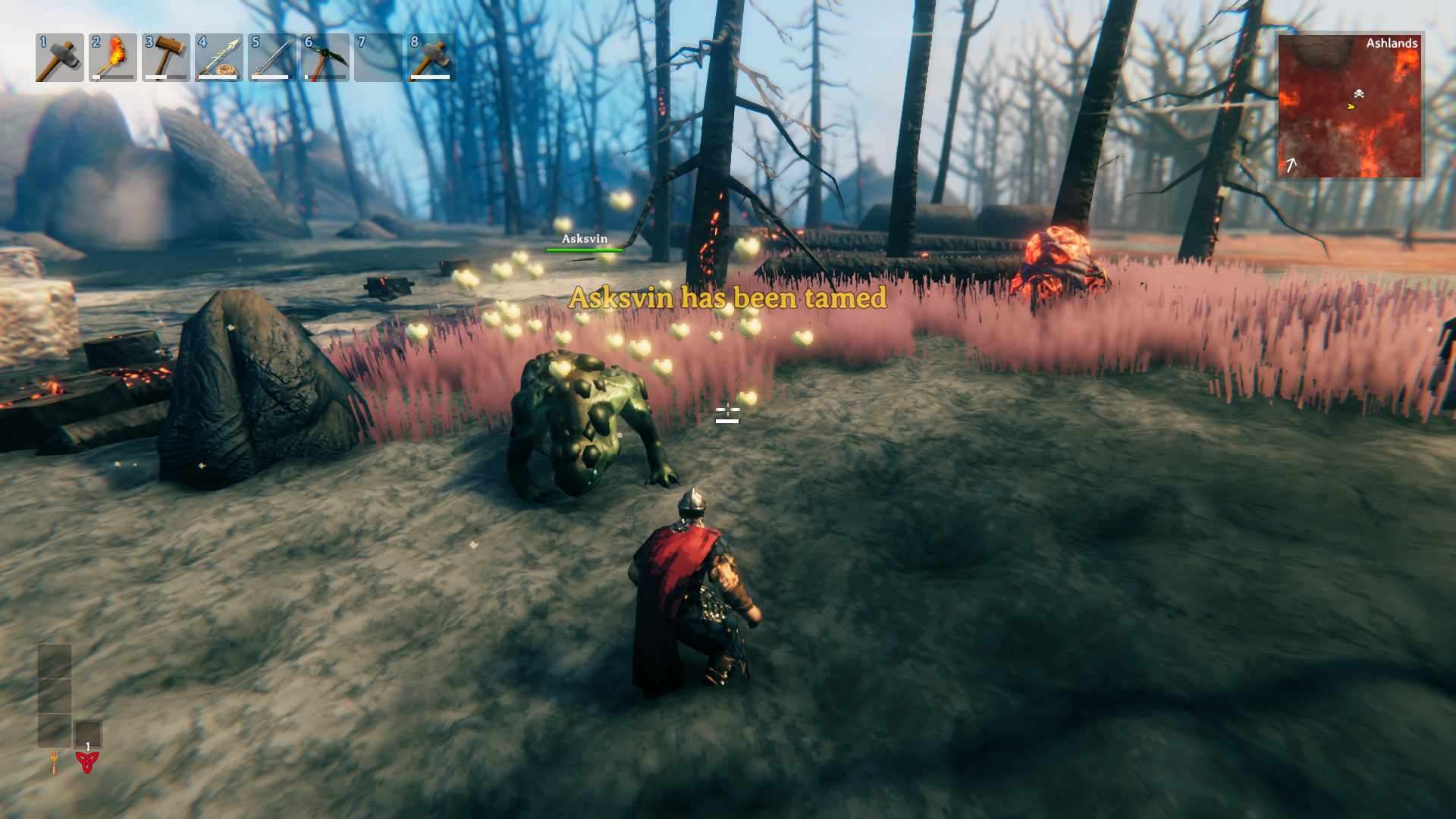Select the wooden build hammer in slot 3
Screen dimensions: 1456x819
click(165, 58)
